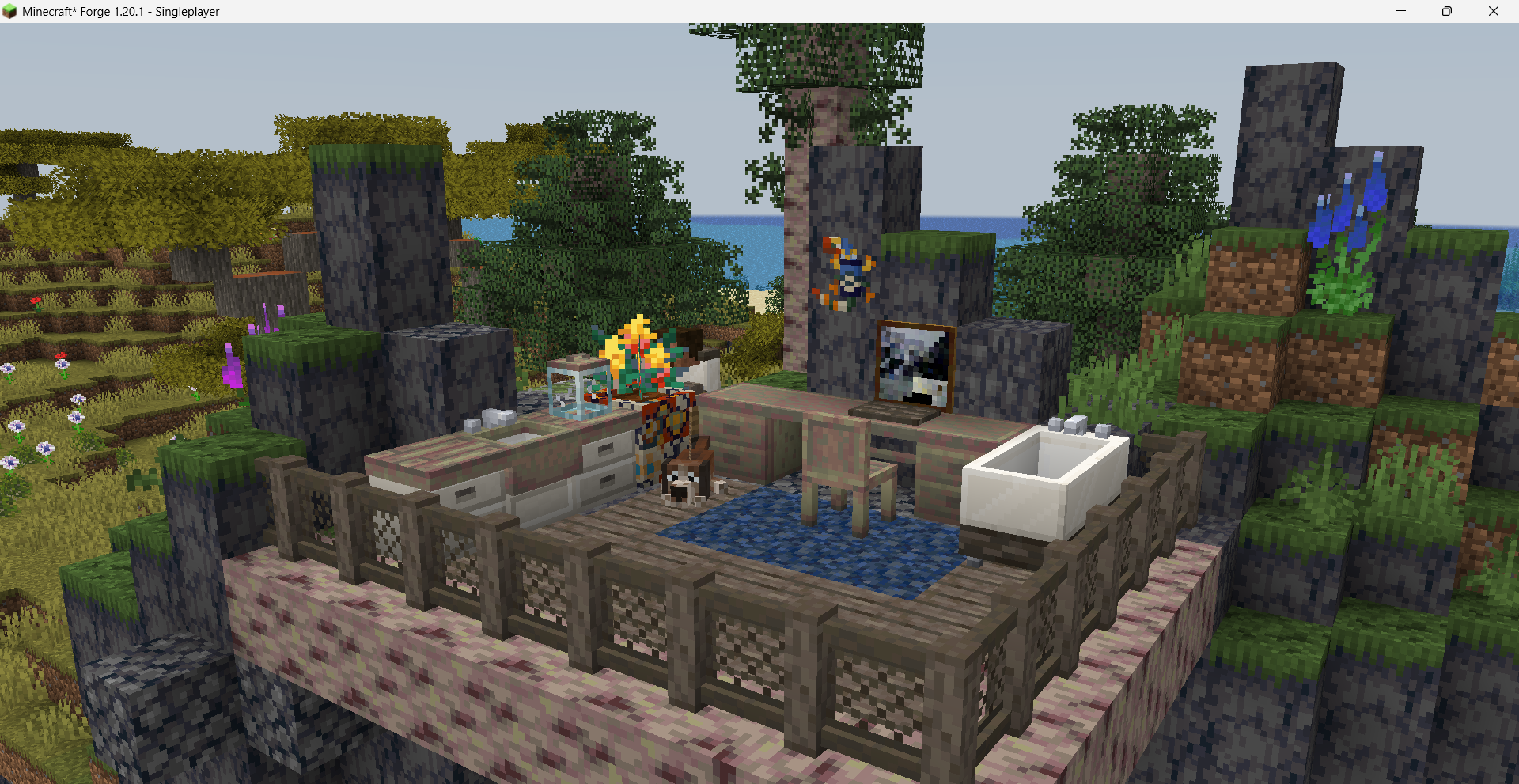1519x784 pixels.
Task: Select the mountain painting behind the desk
Action: [x=914, y=368]
